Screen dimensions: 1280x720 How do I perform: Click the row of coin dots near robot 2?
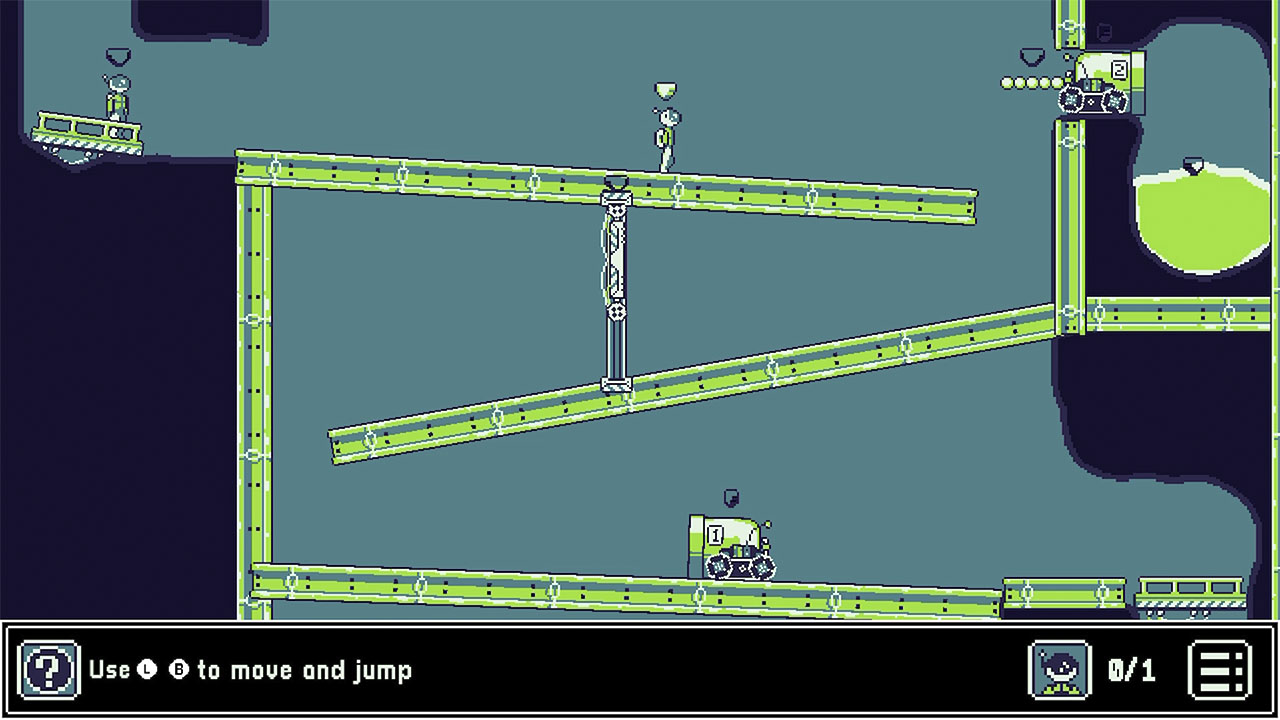(x=1025, y=84)
